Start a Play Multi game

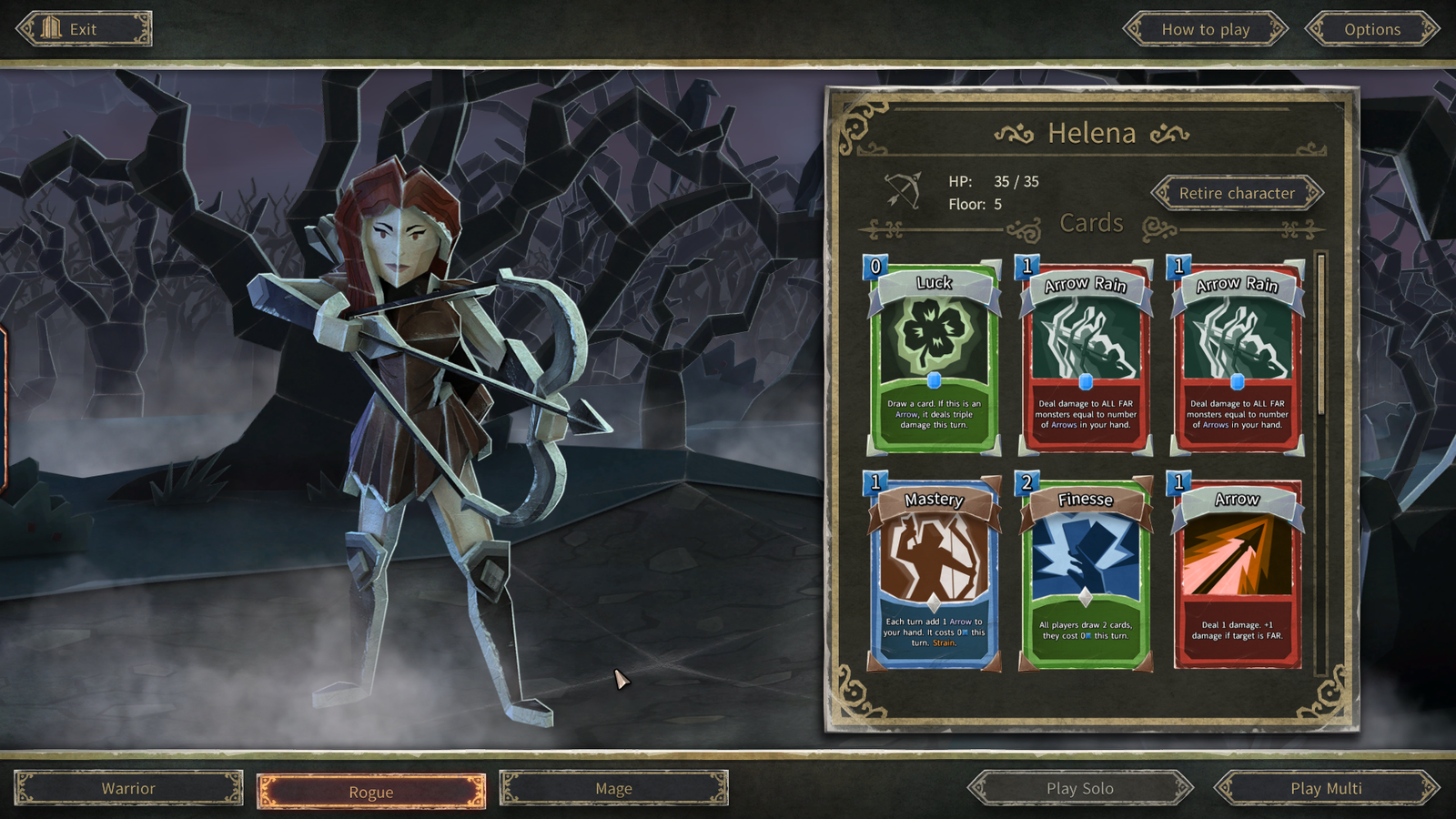click(x=1326, y=788)
